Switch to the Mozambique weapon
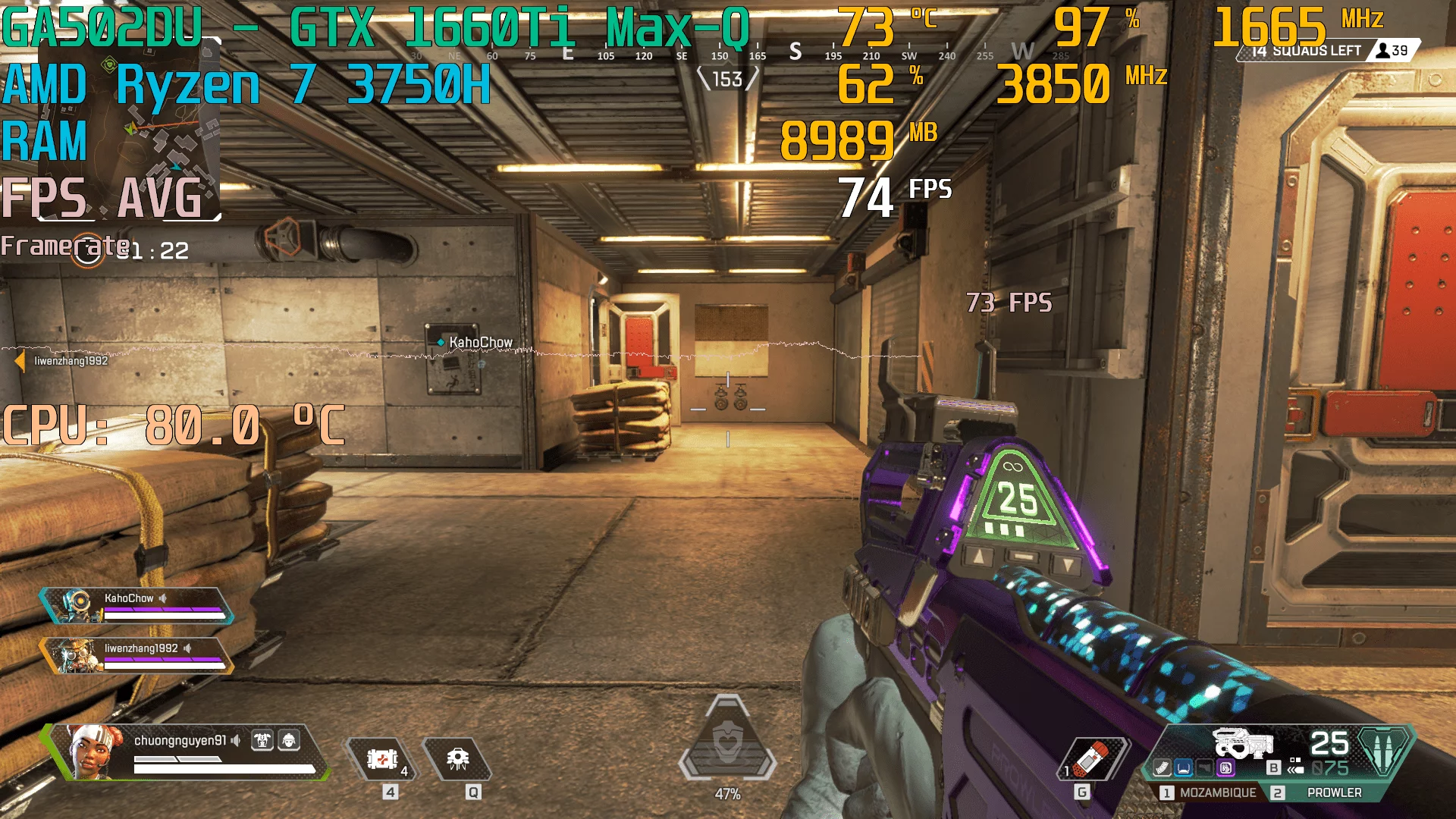The height and width of the screenshot is (819, 1456). 1210,792
